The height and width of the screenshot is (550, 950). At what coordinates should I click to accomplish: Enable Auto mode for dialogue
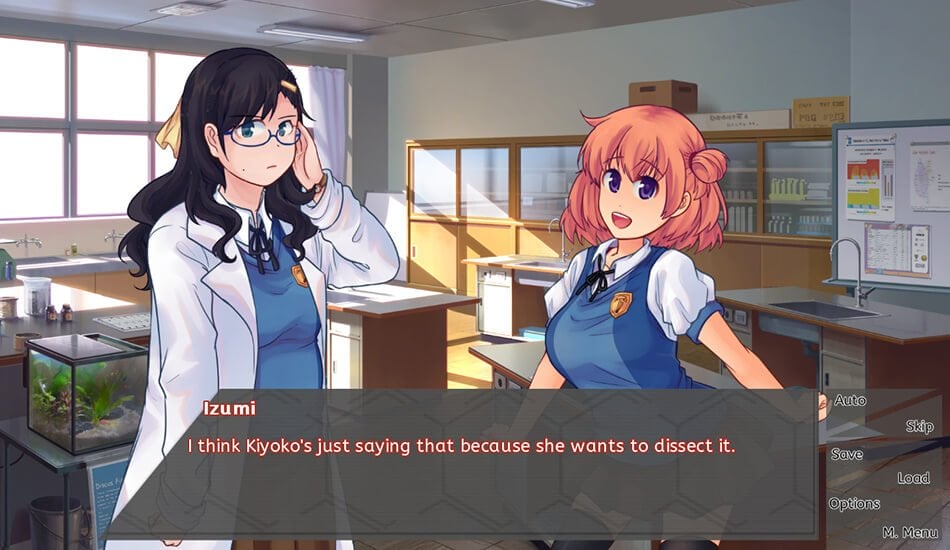[x=850, y=401]
